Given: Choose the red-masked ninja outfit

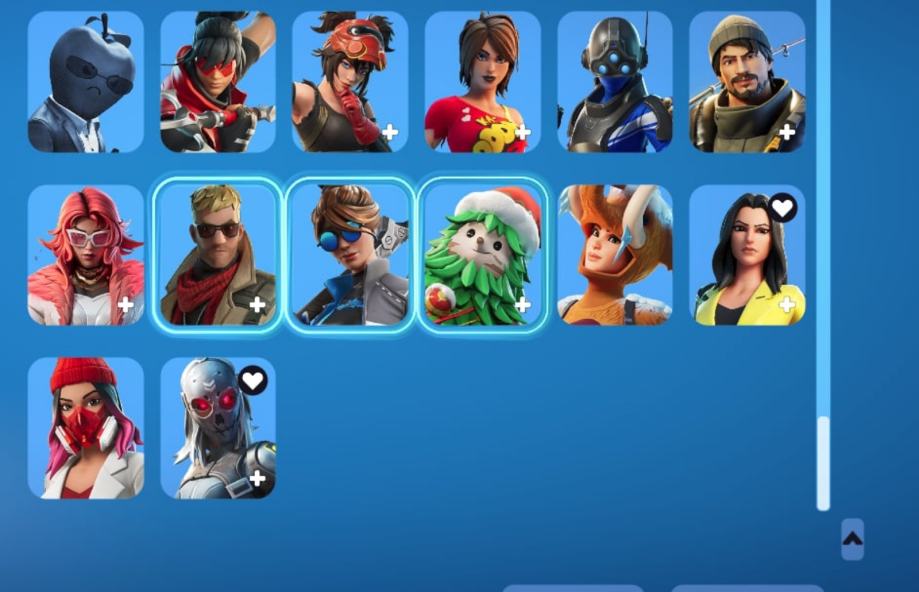Looking at the screenshot, I should [218, 82].
